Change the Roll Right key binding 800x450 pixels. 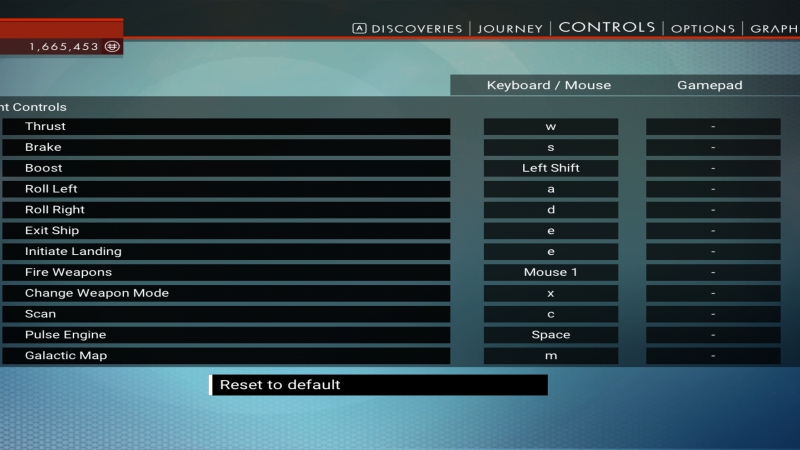[x=551, y=210]
